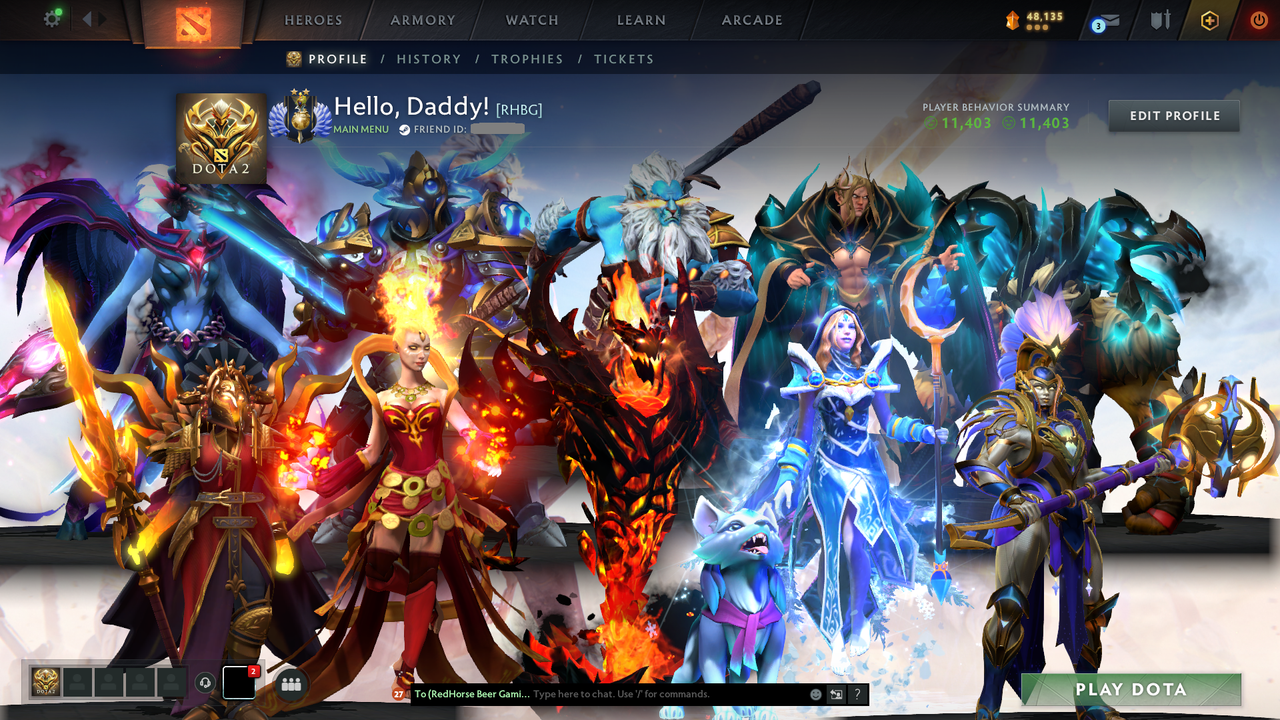This screenshot has height=720, width=1280.
Task: Click the gold hexagon plus store icon
Action: (1210, 18)
